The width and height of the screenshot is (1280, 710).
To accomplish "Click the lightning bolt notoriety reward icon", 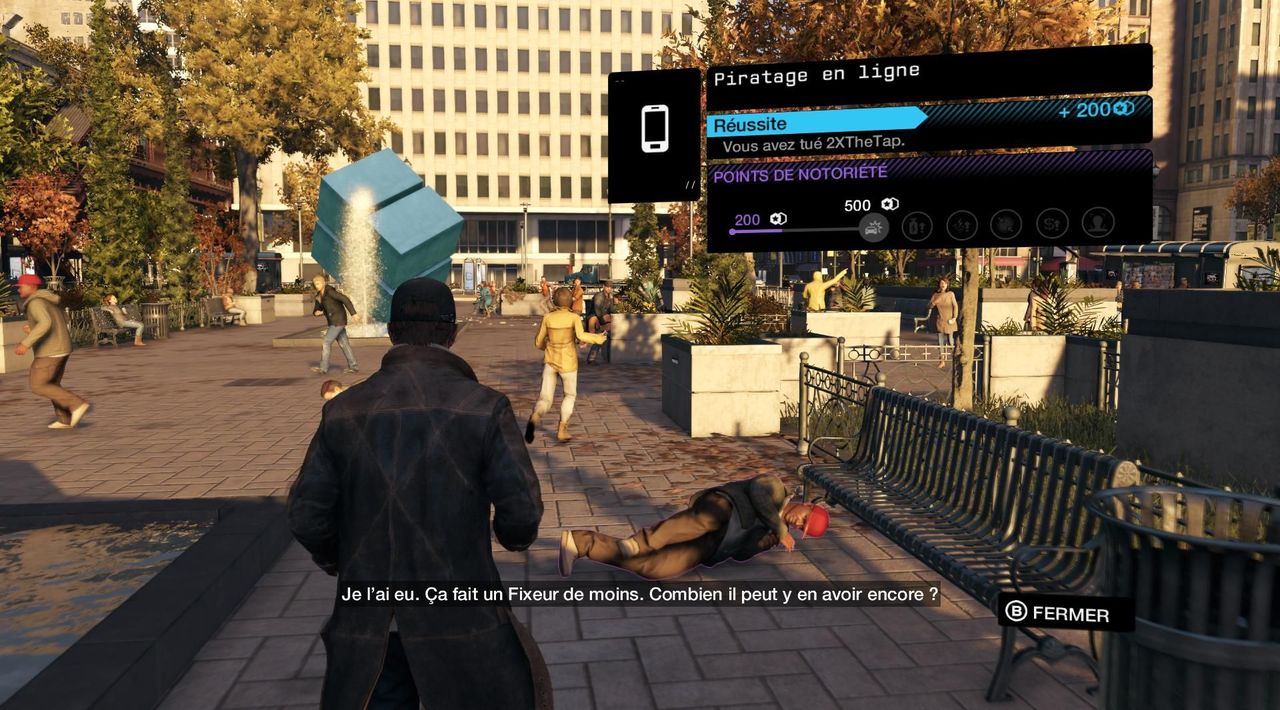I will coord(962,225).
